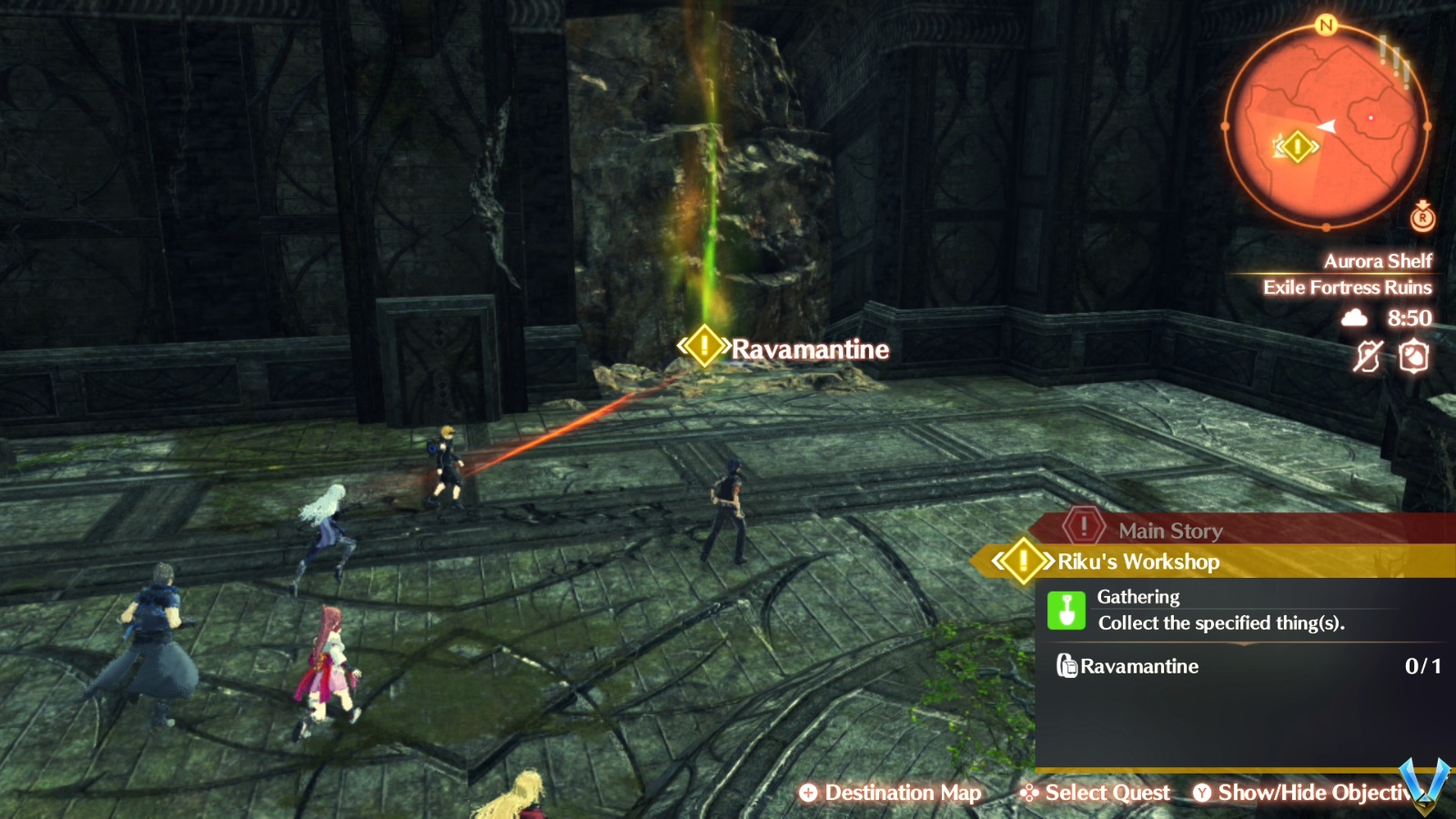Select the Exile Fortress Ruins area name
The width and height of the screenshot is (1456, 819).
[x=1347, y=288]
